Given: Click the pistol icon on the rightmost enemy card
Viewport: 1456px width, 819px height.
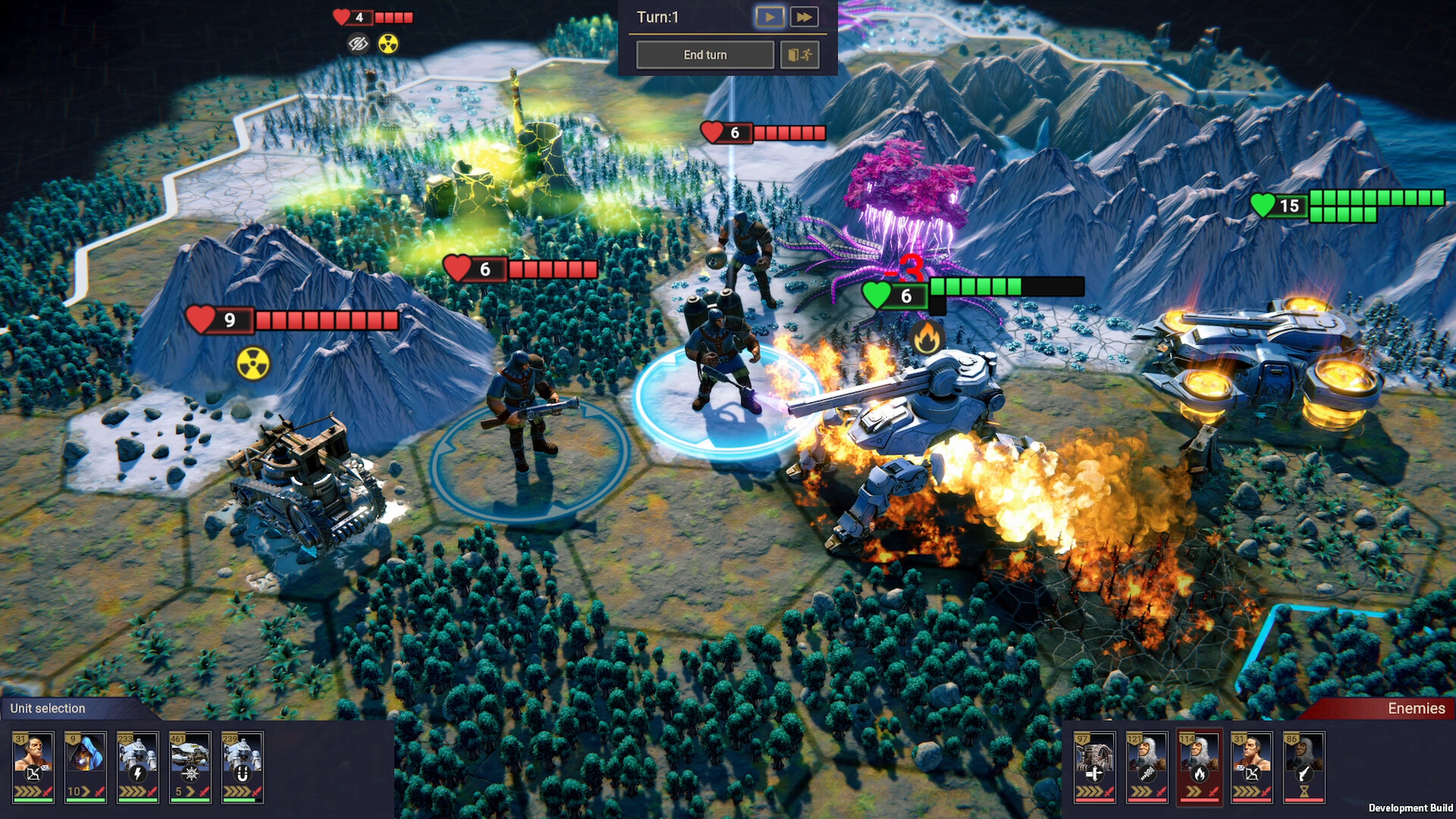Looking at the screenshot, I should coord(1304,773).
